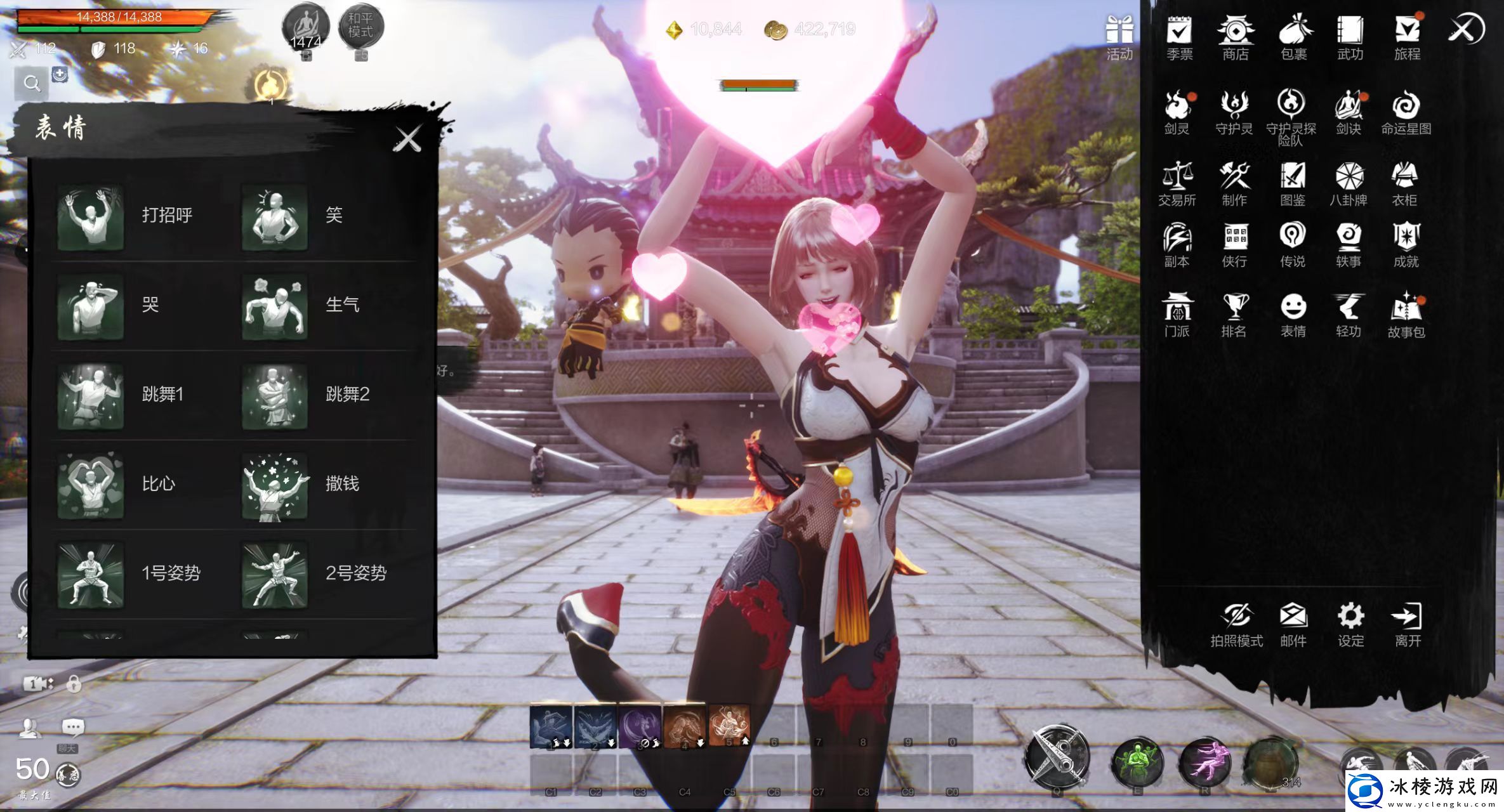
Task: Select the 撒钱 money toss emote
Action: (275, 485)
